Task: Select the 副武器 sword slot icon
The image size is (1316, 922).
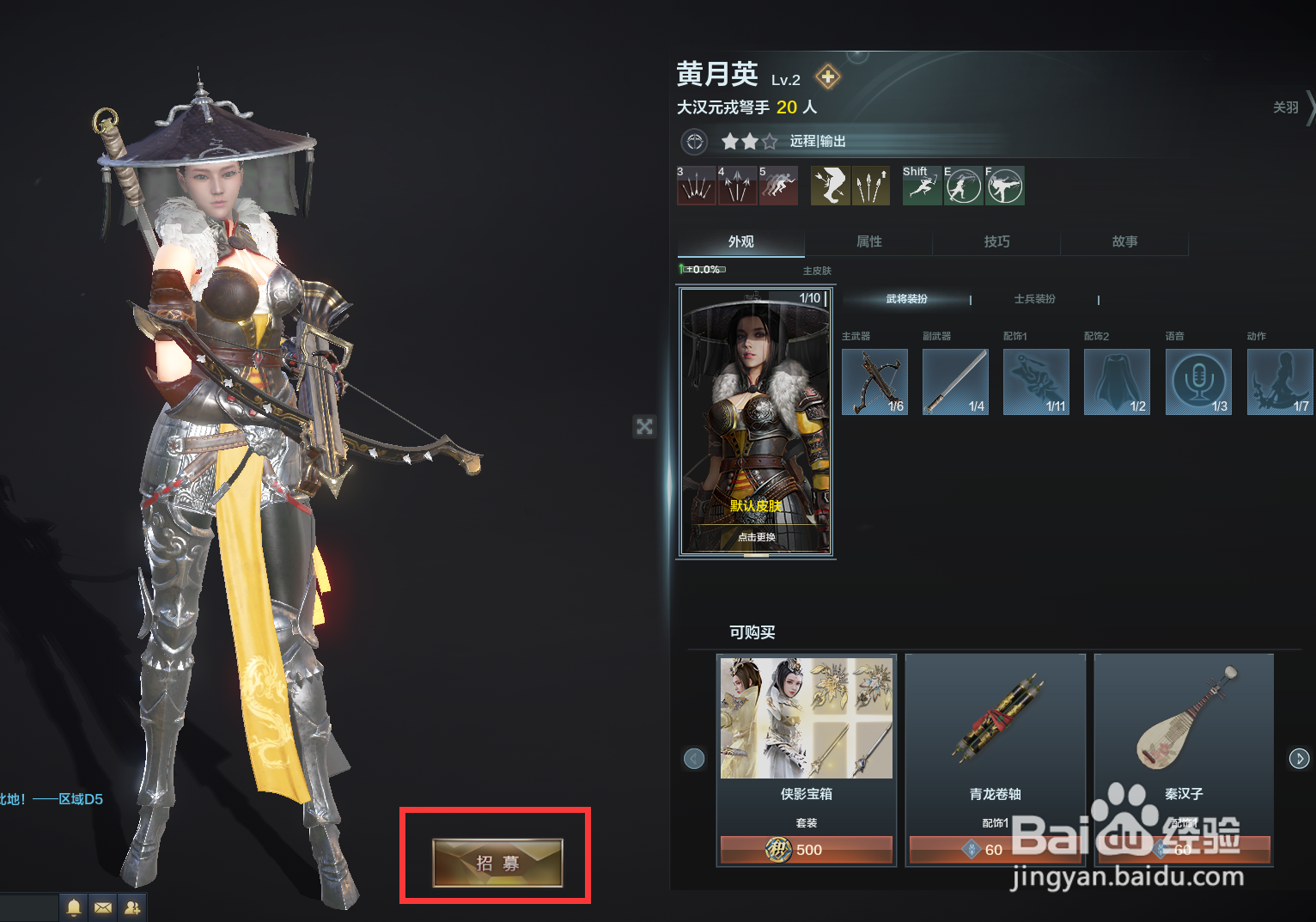Action: coord(955,381)
